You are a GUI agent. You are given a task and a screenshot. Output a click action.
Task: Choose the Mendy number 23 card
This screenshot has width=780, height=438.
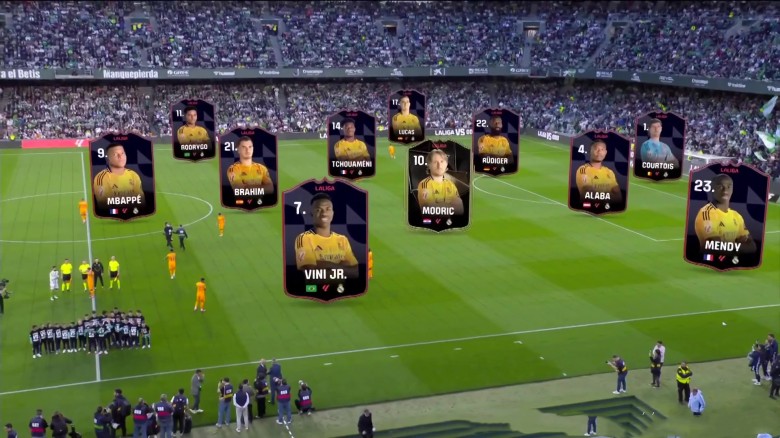tap(725, 217)
